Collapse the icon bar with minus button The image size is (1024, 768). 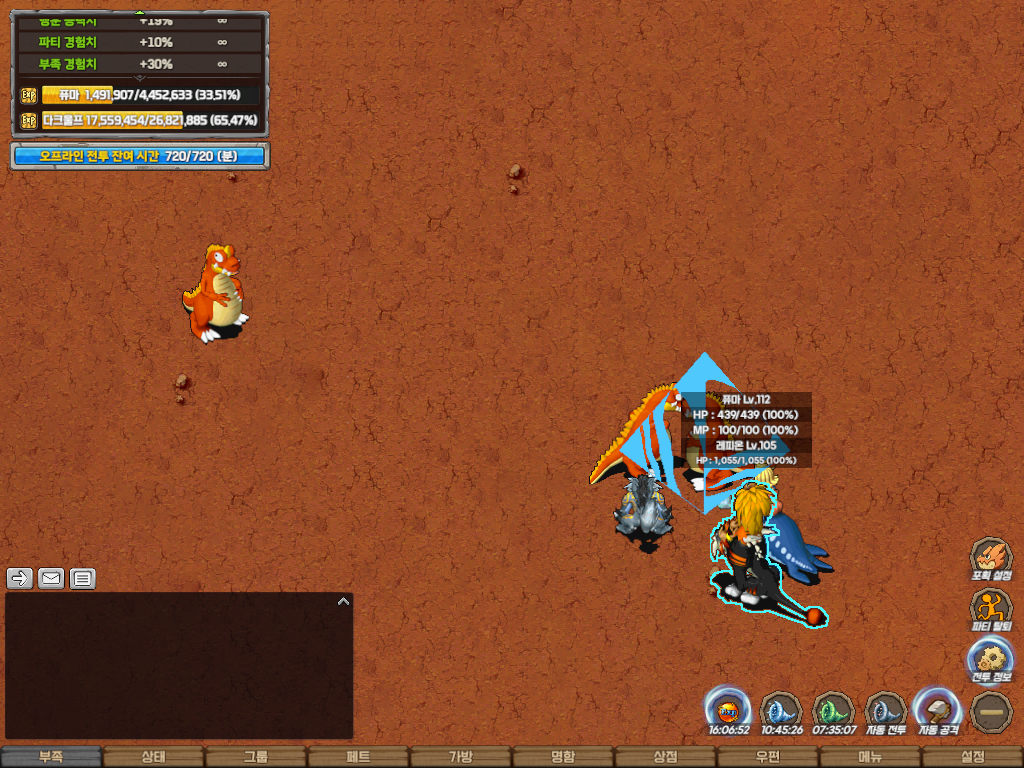pos(991,711)
